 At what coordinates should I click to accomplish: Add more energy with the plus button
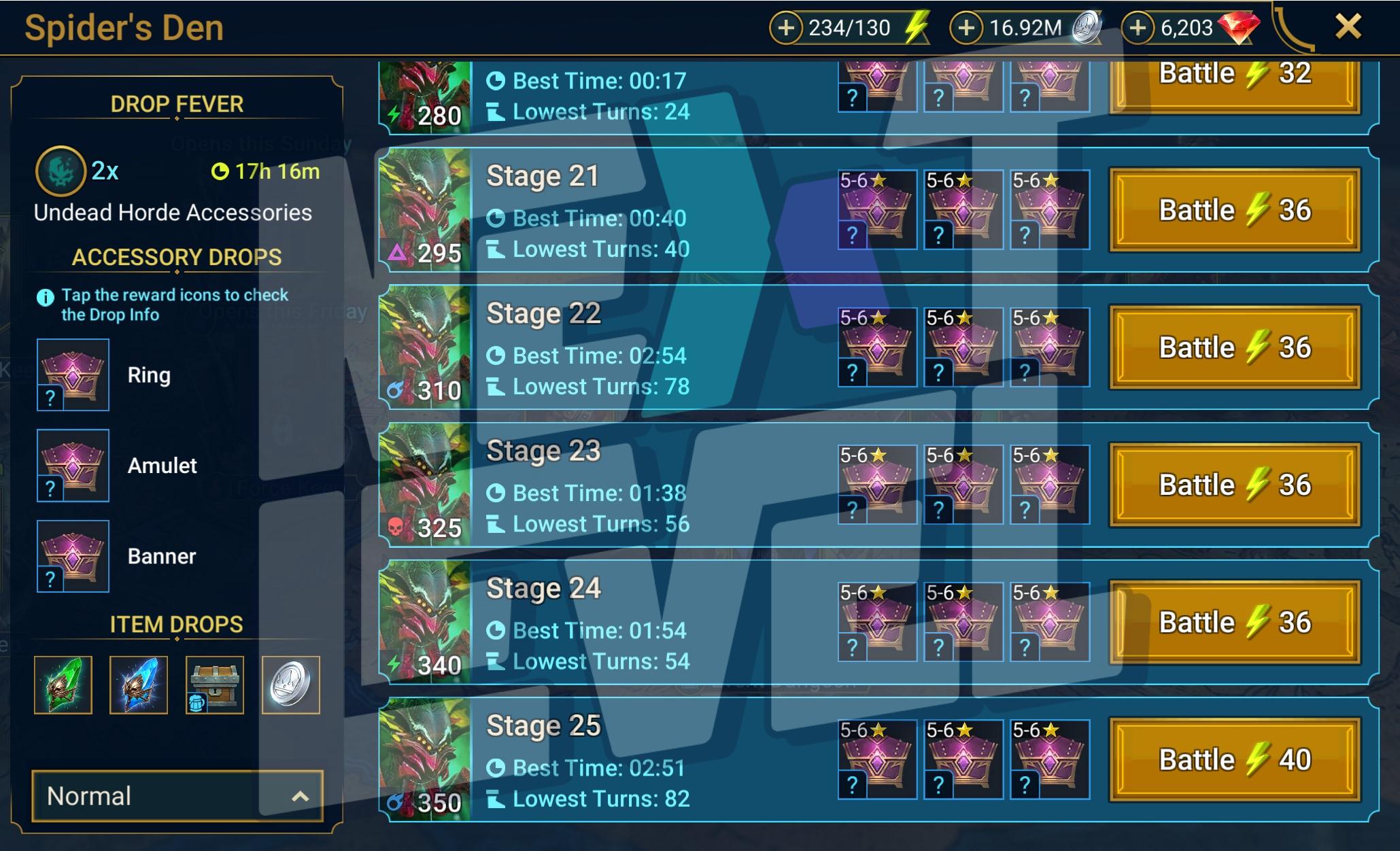[x=786, y=28]
